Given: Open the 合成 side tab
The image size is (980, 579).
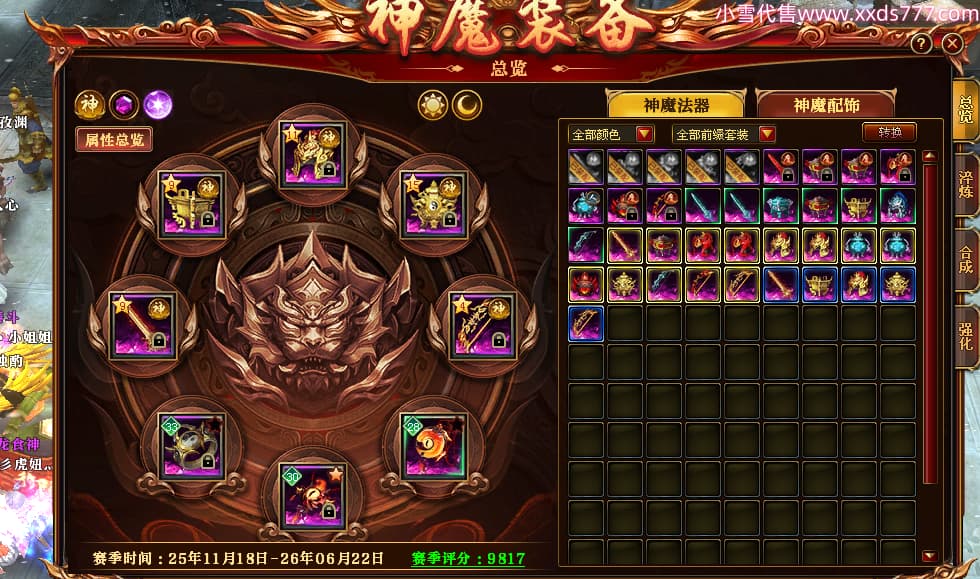Looking at the screenshot, I should (x=966, y=258).
